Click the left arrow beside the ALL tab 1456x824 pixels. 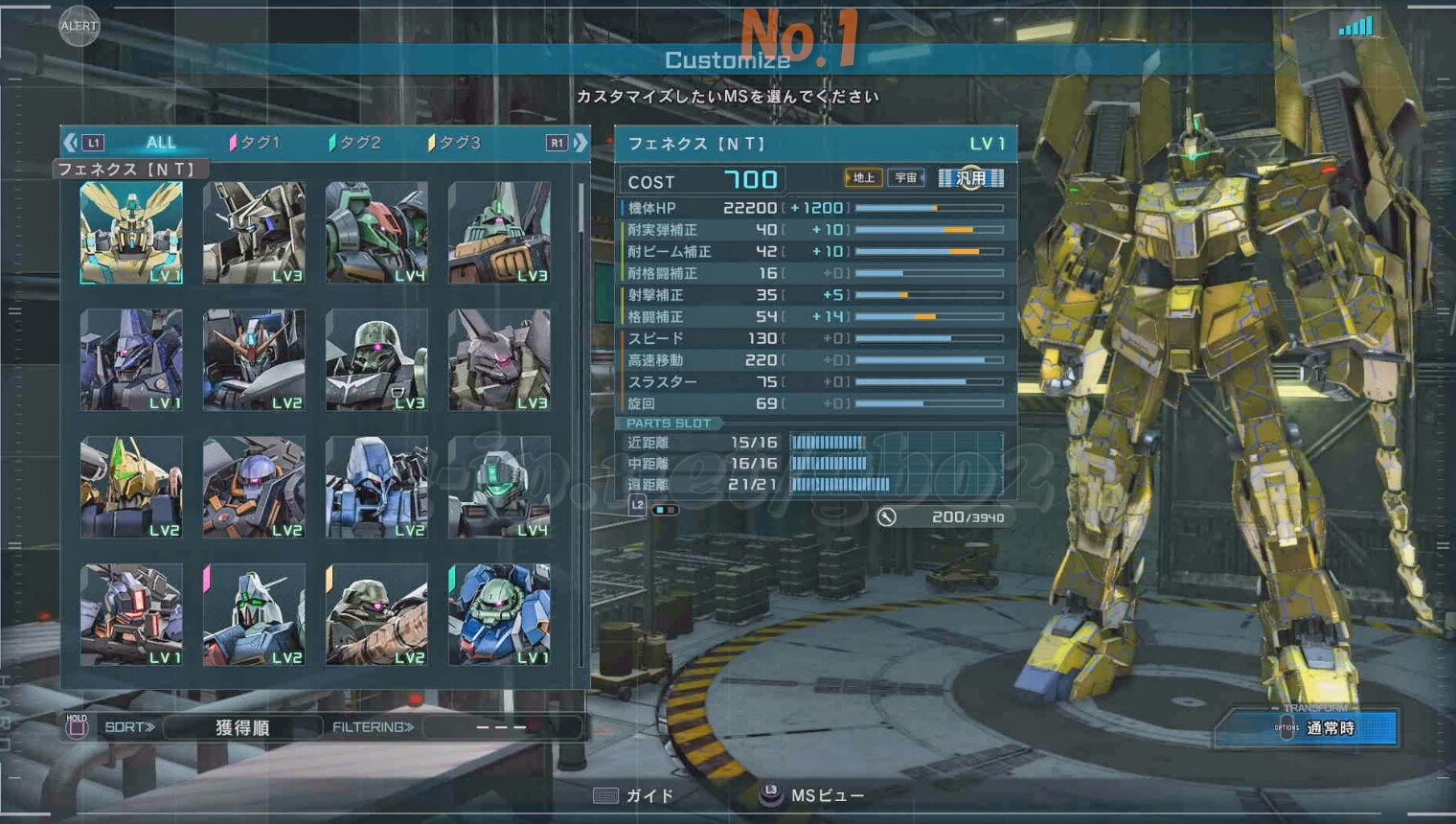[x=70, y=143]
